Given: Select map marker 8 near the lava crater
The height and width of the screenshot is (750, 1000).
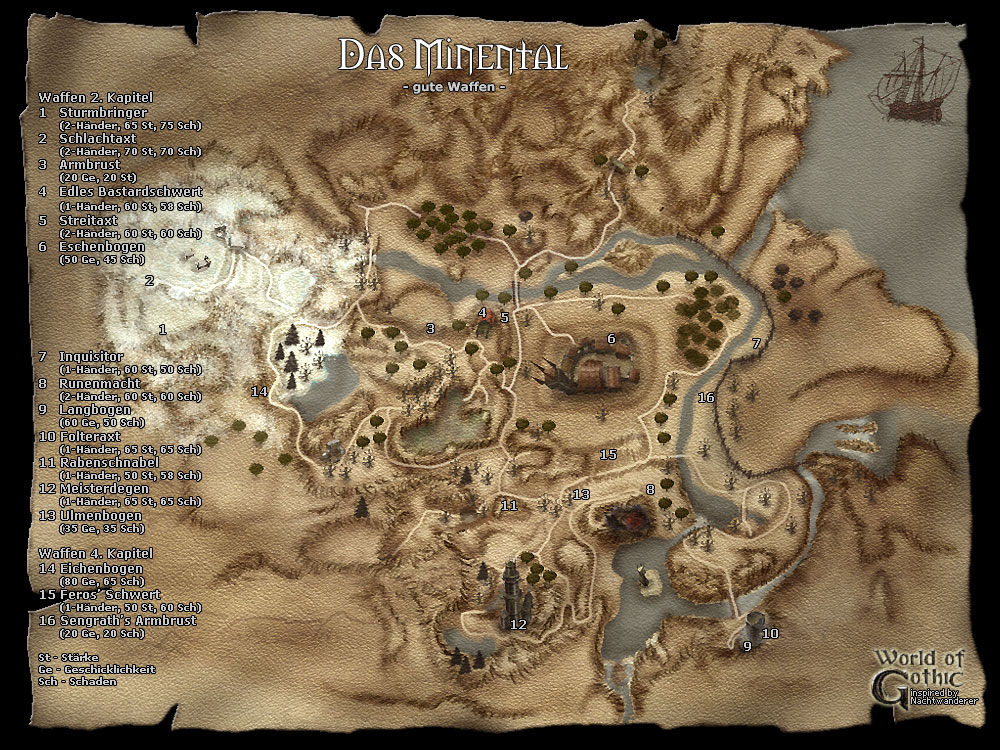Looking at the screenshot, I should 650,489.
